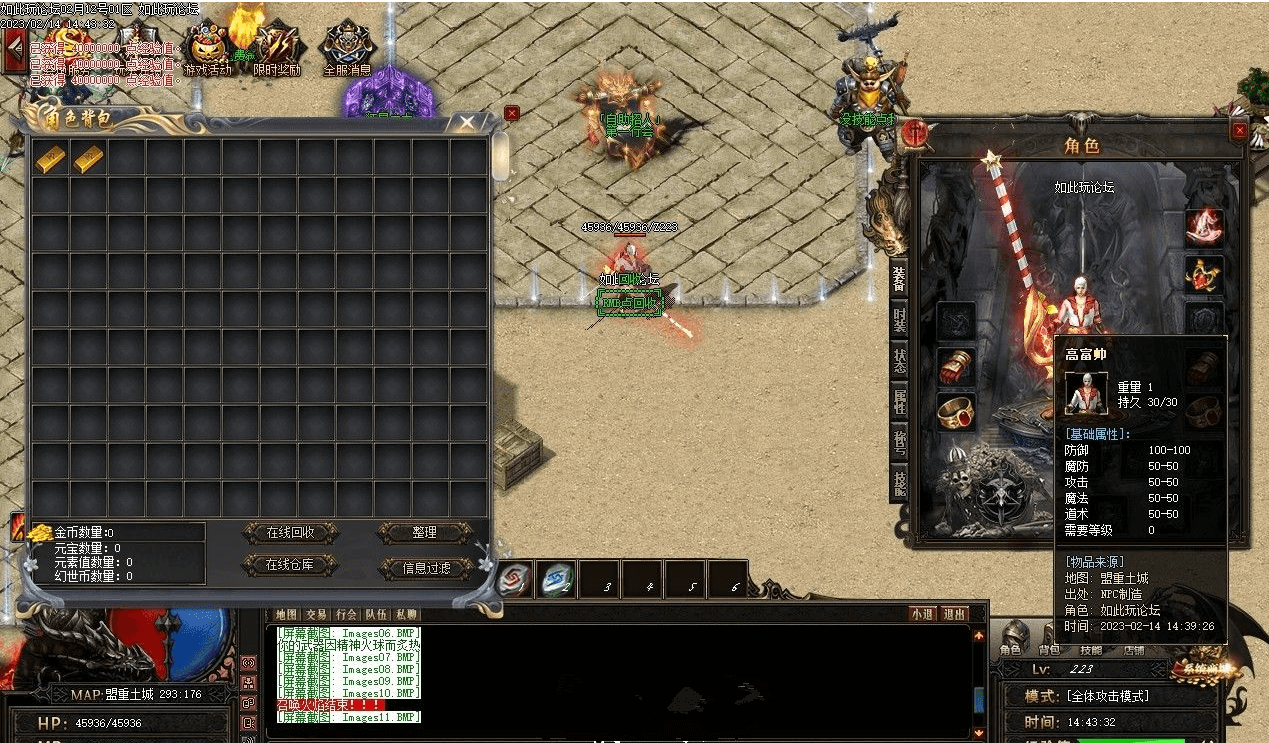This screenshot has width=1269, height=743.
Task: Select the red gauntlet equipment slot
Action: 956,366
